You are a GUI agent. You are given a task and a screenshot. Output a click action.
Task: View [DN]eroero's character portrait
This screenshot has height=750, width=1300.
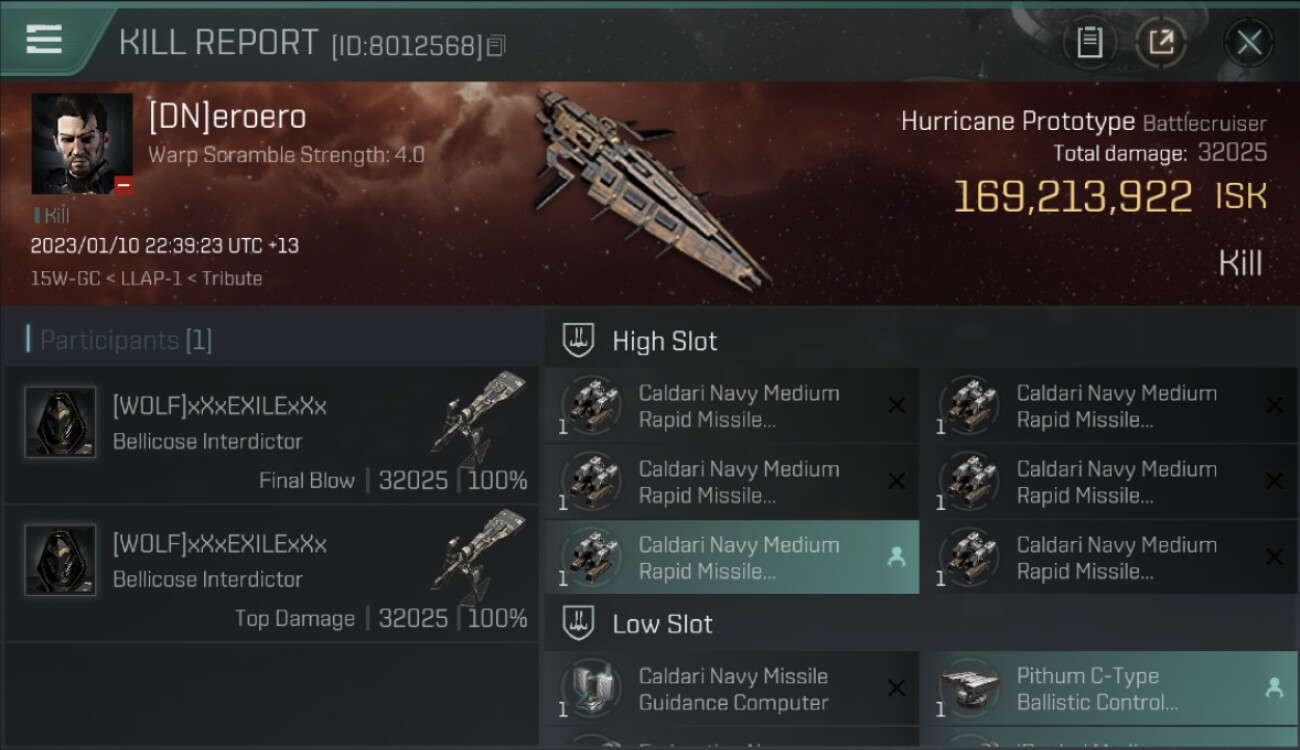[82, 144]
